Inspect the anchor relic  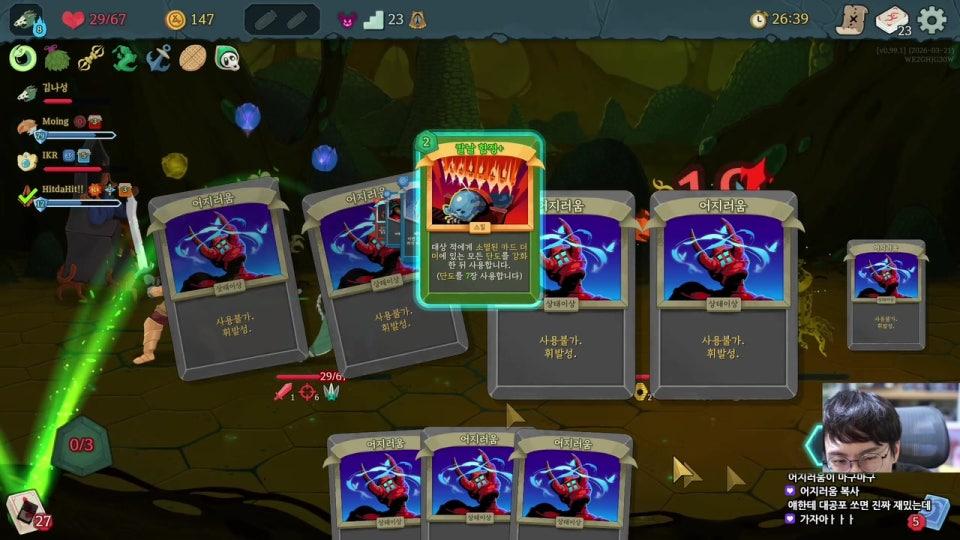(x=158, y=58)
